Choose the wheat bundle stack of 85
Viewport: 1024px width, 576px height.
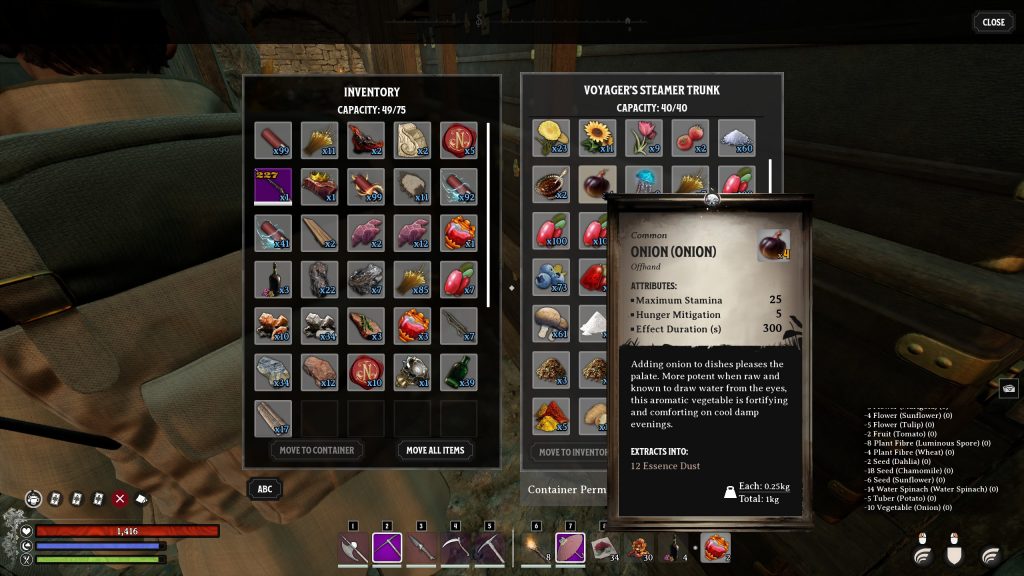412,278
